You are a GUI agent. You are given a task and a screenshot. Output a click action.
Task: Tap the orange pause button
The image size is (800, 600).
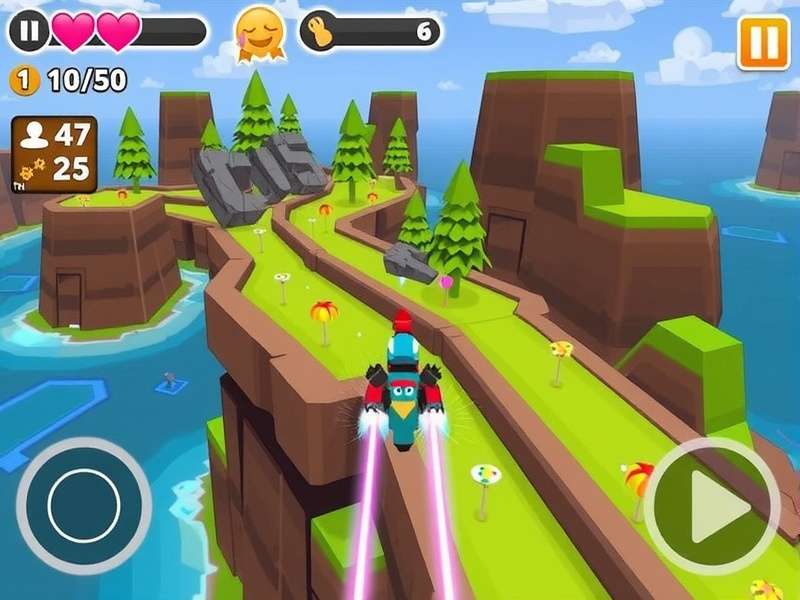point(763,43)
